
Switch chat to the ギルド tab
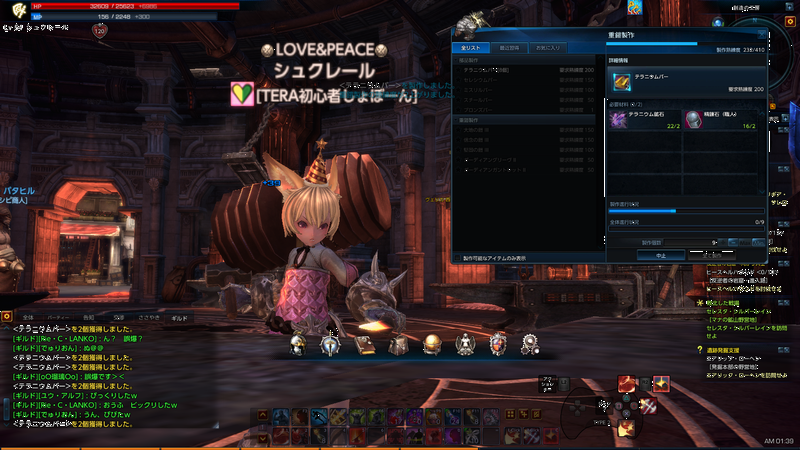coord(179,317)
